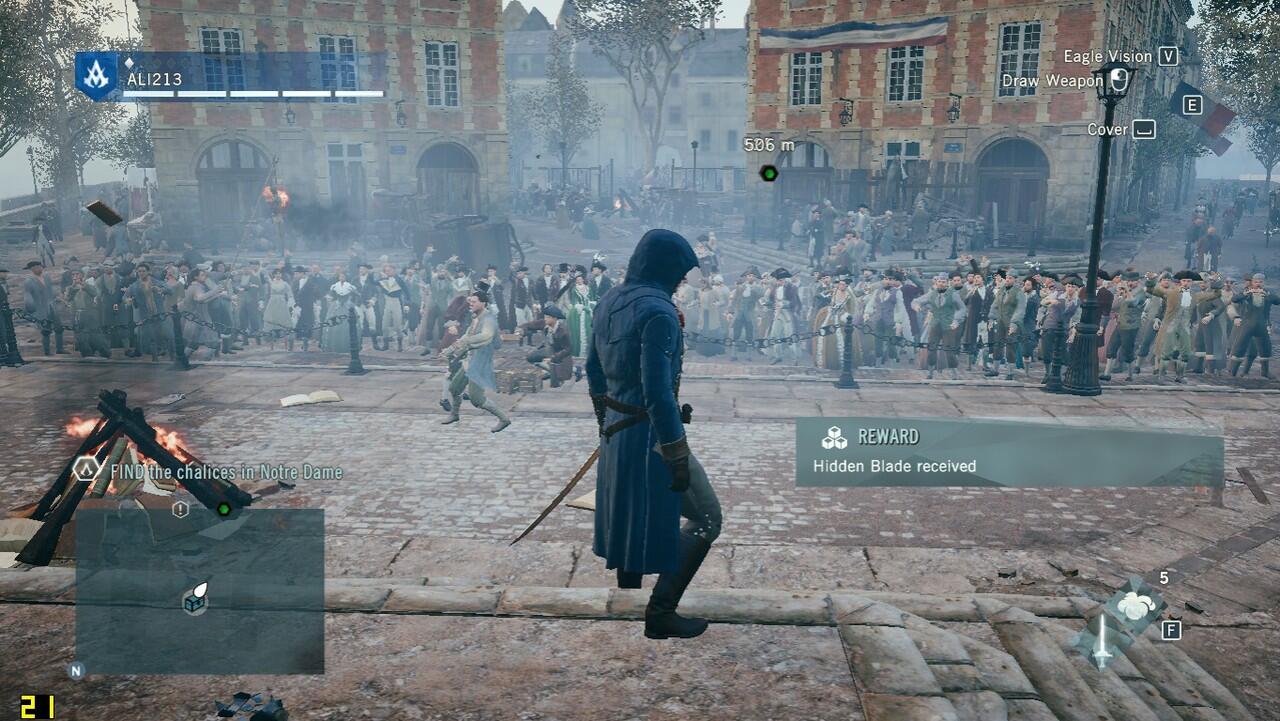Open the Hidden Blade reward notification
Screen dimensions: 1280x721
point(1008,452)
